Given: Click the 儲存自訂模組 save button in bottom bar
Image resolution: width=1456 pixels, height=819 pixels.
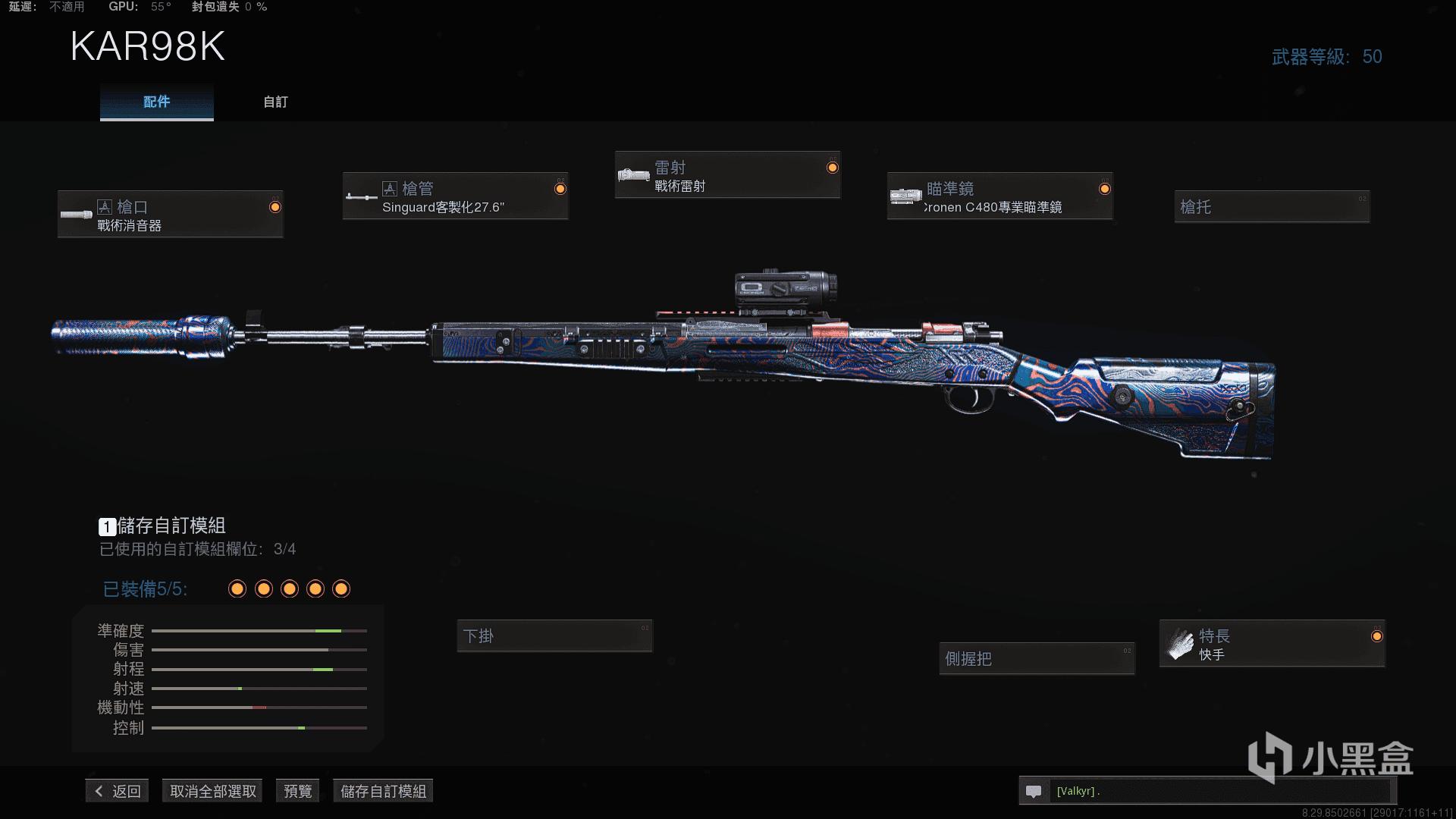Looking at the screenshot, I should point(383,791).
